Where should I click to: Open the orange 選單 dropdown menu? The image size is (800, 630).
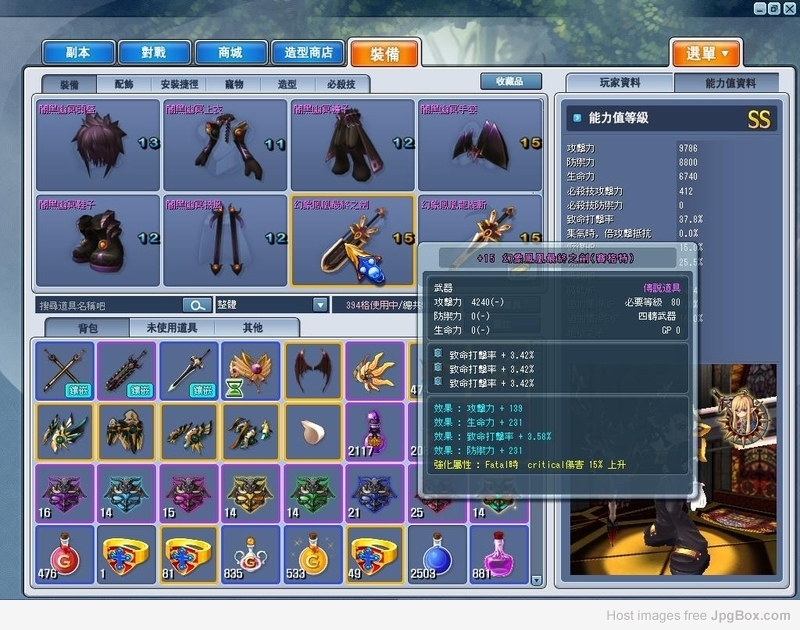[x=706, y=53]
